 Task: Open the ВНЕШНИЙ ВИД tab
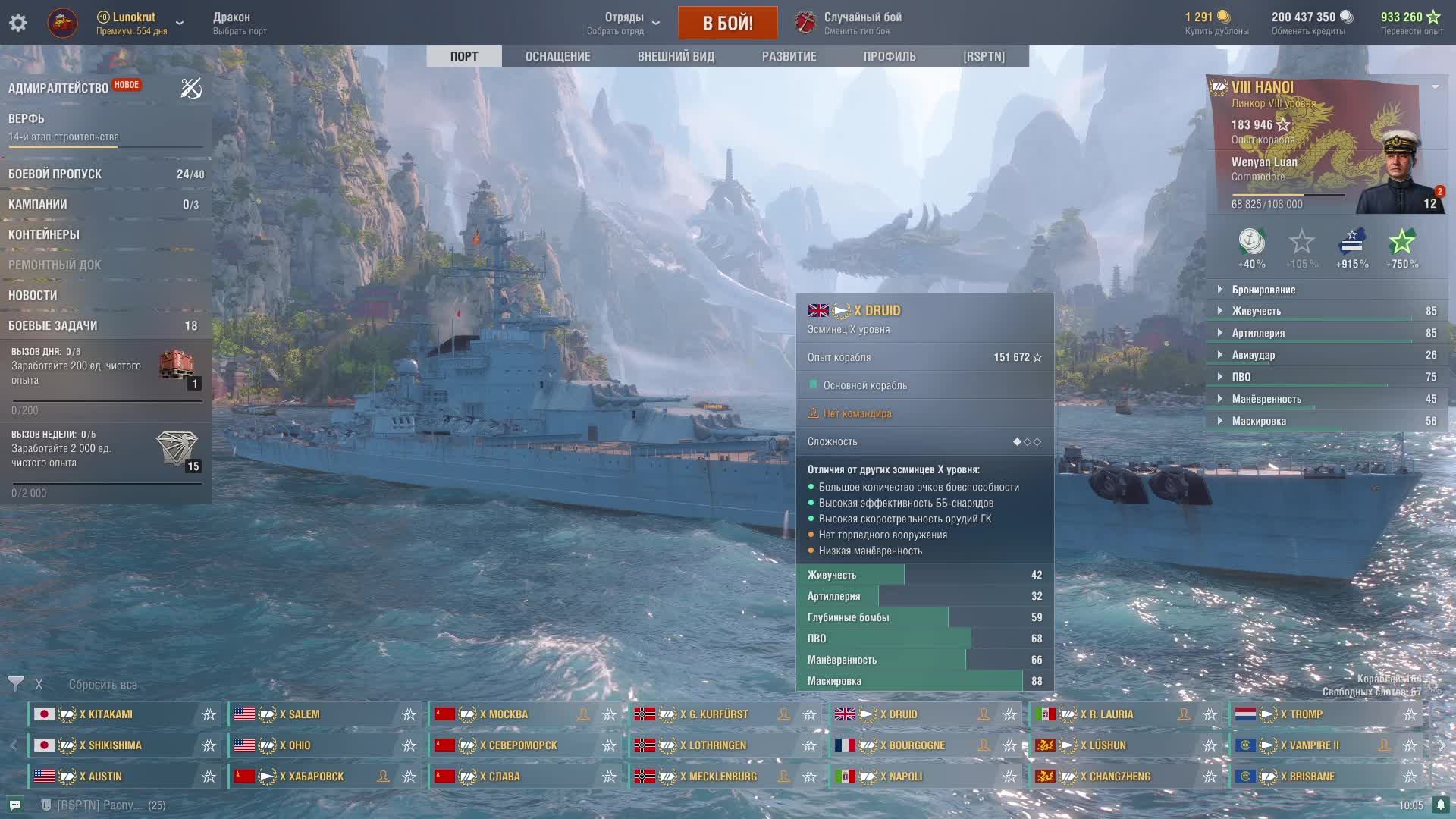coord(676,56)
